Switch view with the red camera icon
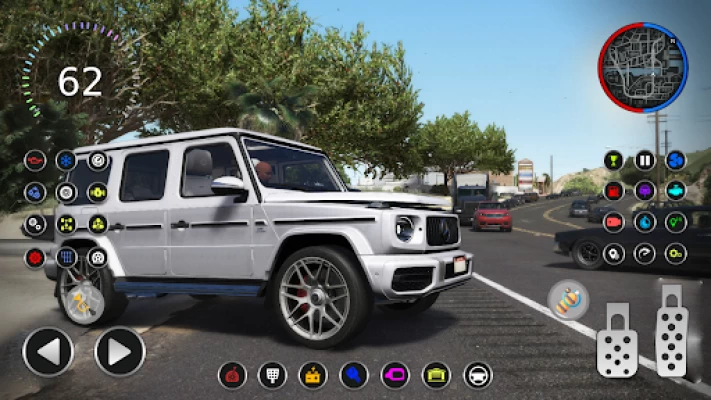The width and height of the screenshot is (711, 400). tap(614, 222)
